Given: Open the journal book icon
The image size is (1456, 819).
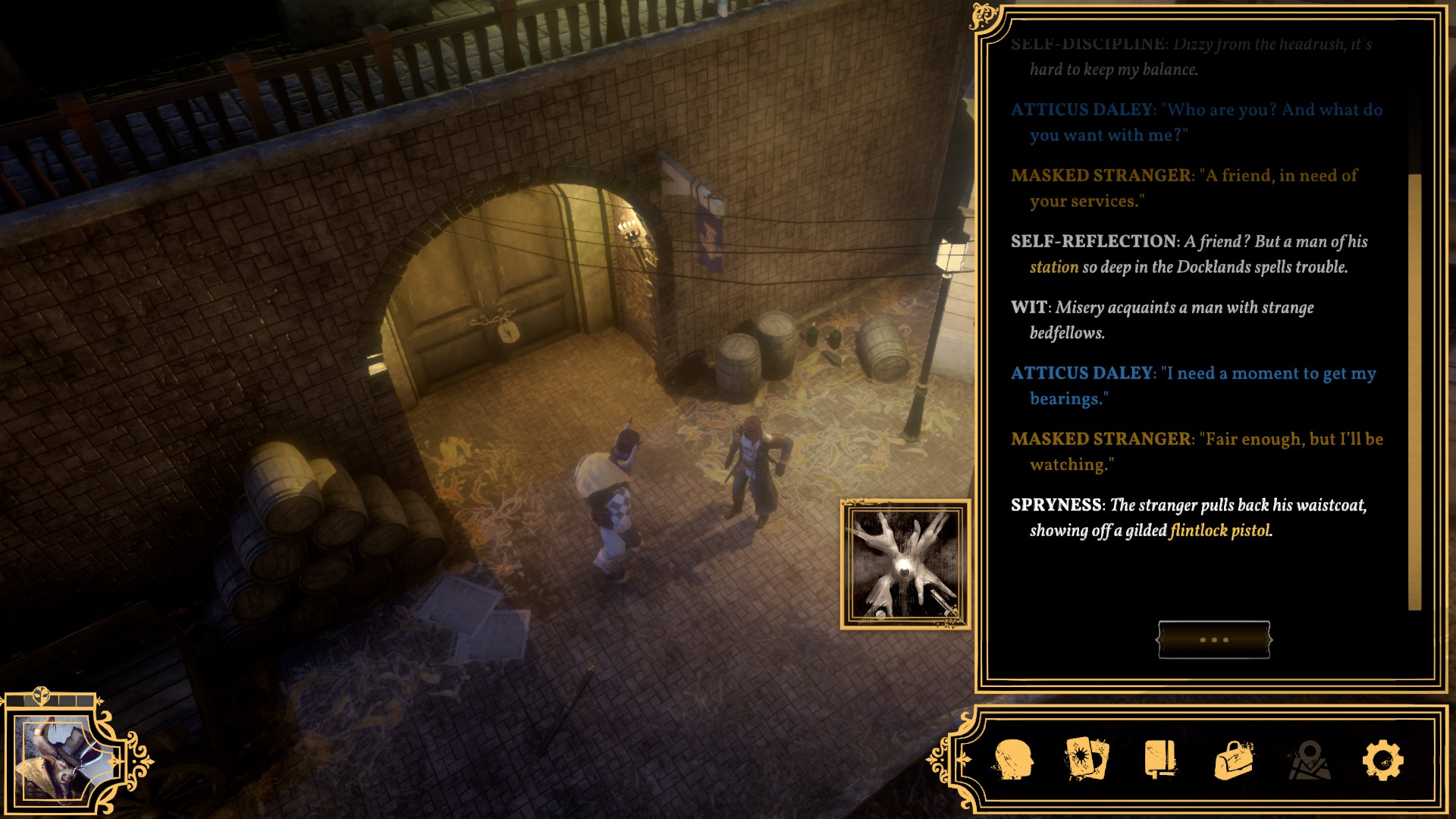Looking at the screenshot, I should (x=1160, y=759).
